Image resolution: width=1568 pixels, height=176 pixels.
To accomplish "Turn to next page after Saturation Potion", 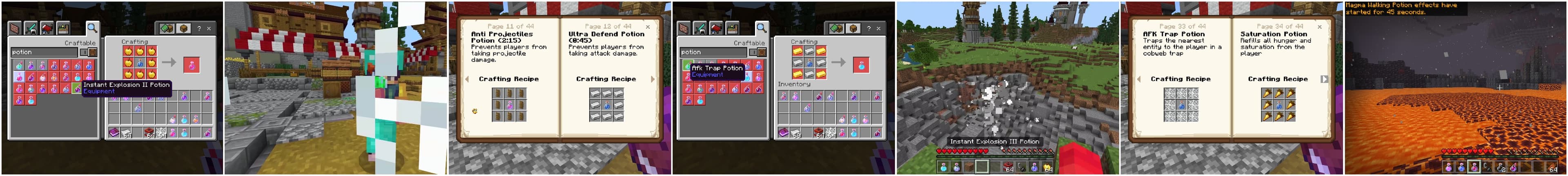I will coord(1324,79).
